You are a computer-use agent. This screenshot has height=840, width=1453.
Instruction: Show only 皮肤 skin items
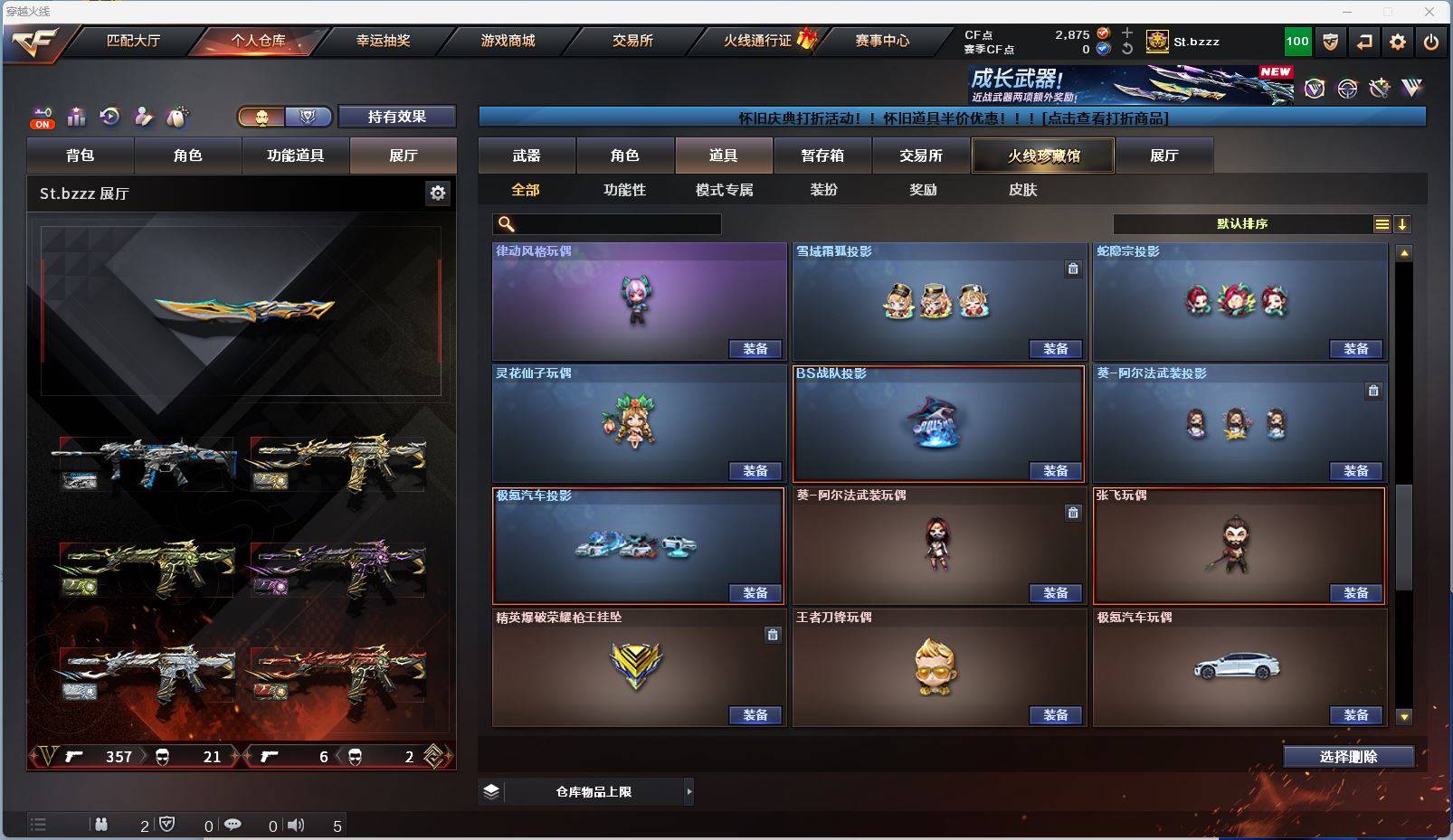(1022, 190)
